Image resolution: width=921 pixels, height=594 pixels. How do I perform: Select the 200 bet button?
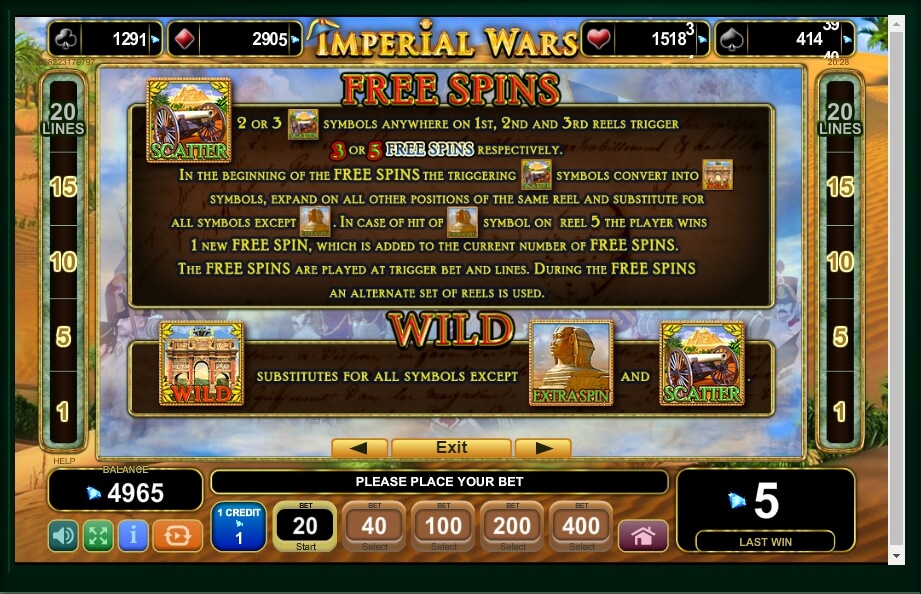pyautogui.click(x=513, y=526)
